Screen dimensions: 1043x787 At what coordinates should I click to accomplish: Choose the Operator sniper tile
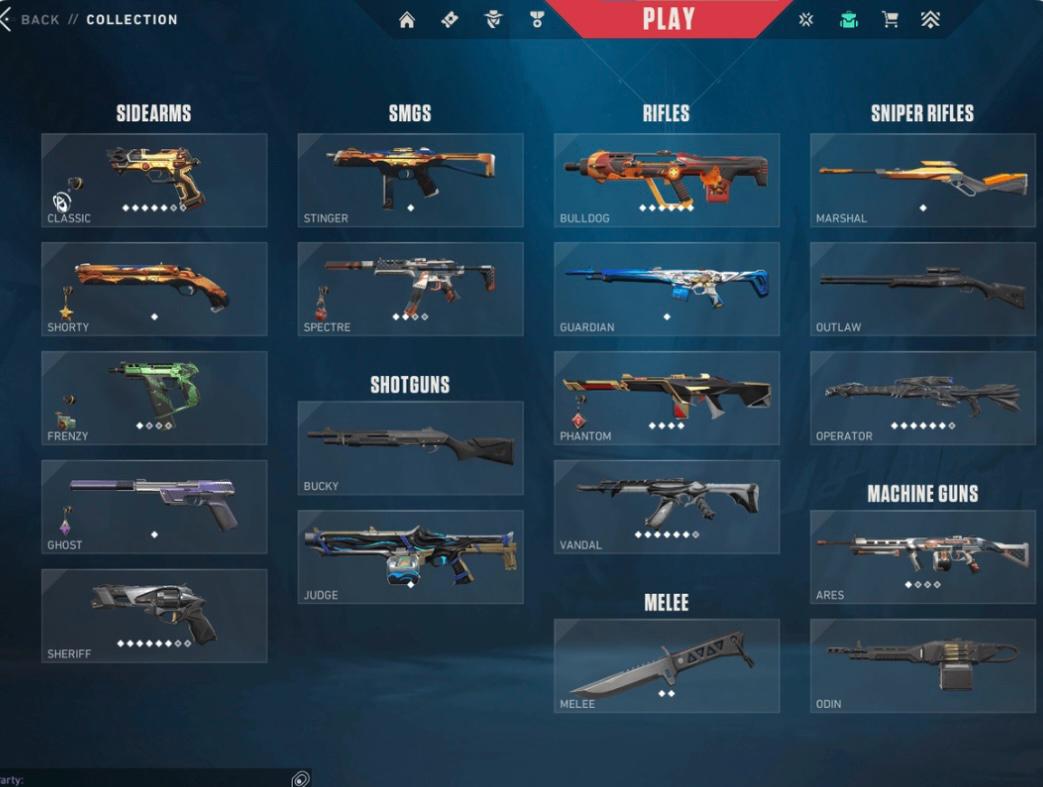pos(922,398)
